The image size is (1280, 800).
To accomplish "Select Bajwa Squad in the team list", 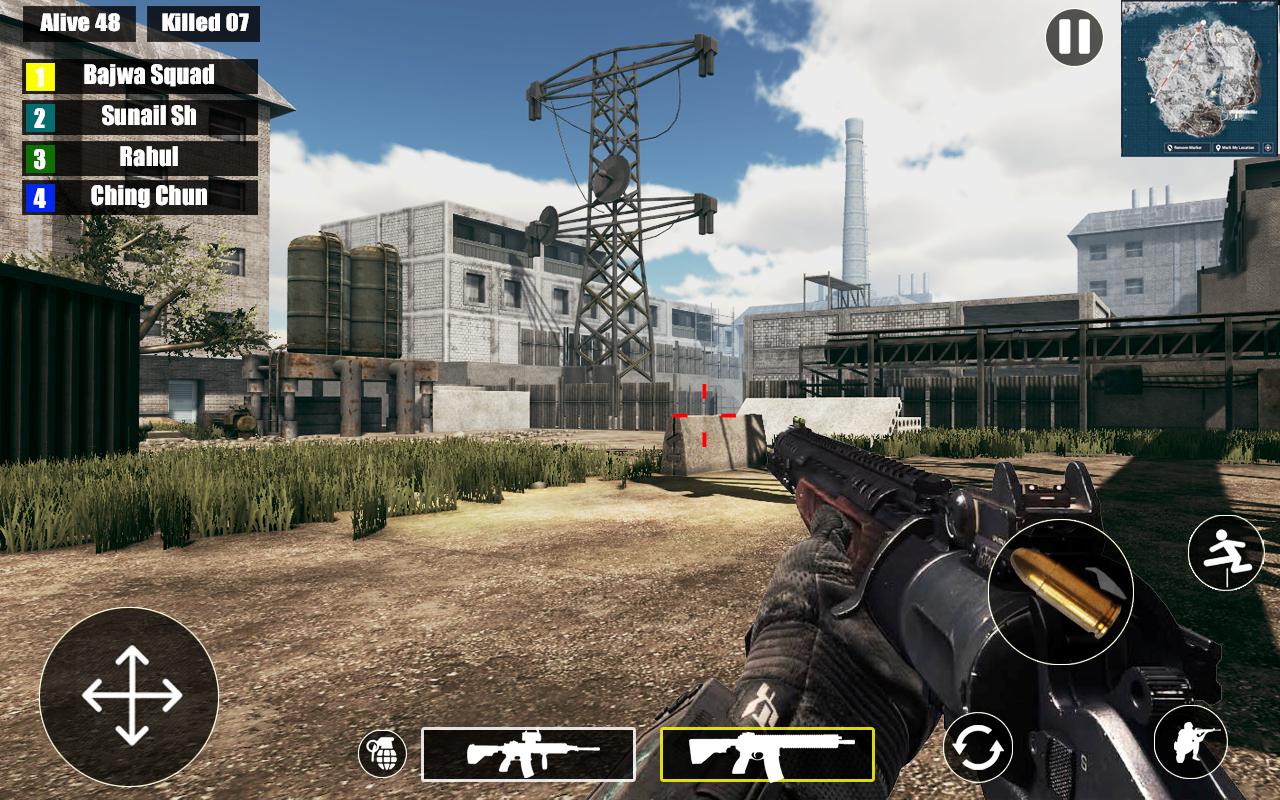I will [140, 76].
